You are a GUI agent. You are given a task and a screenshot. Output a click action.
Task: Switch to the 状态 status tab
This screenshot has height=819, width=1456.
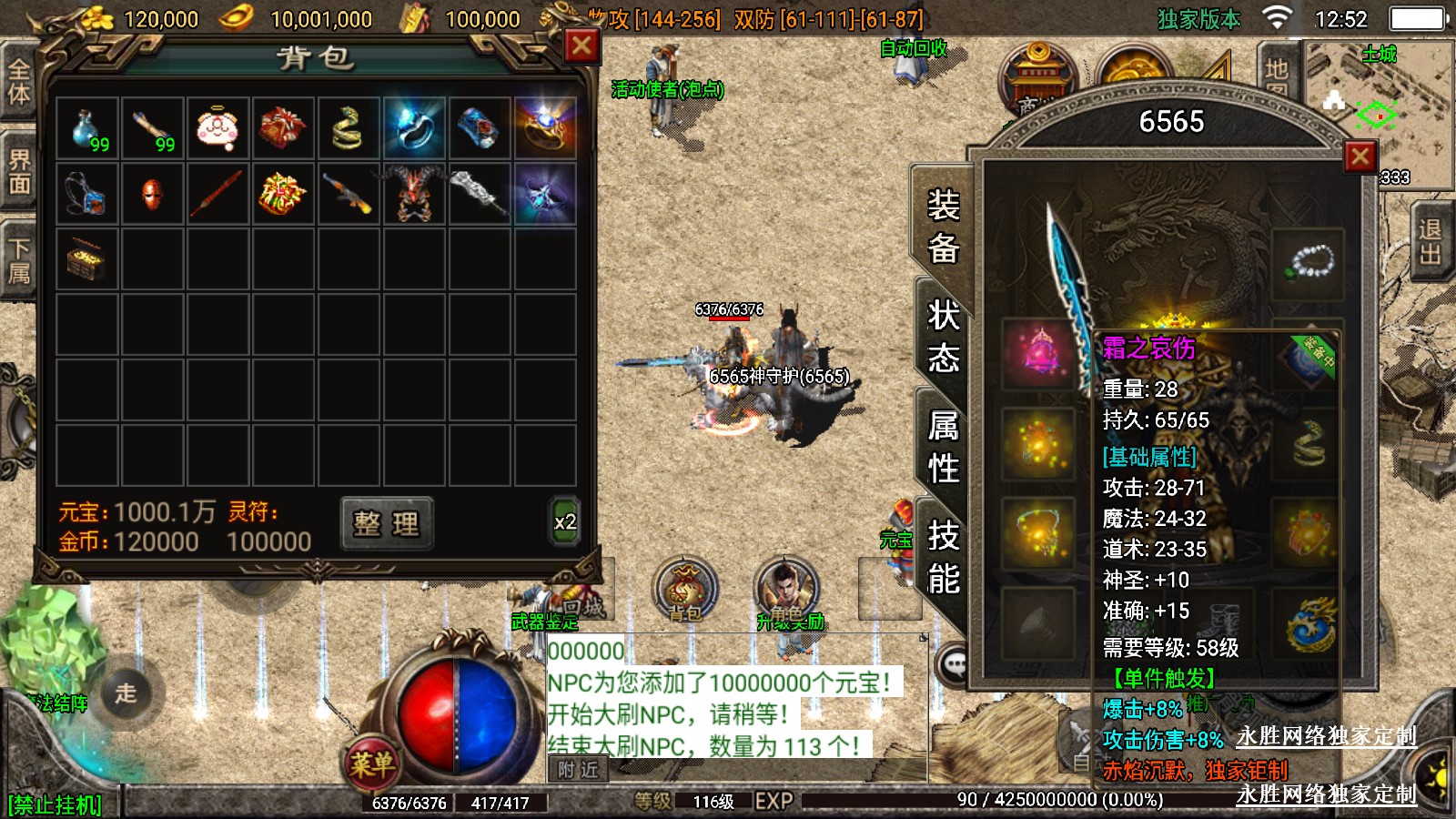click(944, 336)
